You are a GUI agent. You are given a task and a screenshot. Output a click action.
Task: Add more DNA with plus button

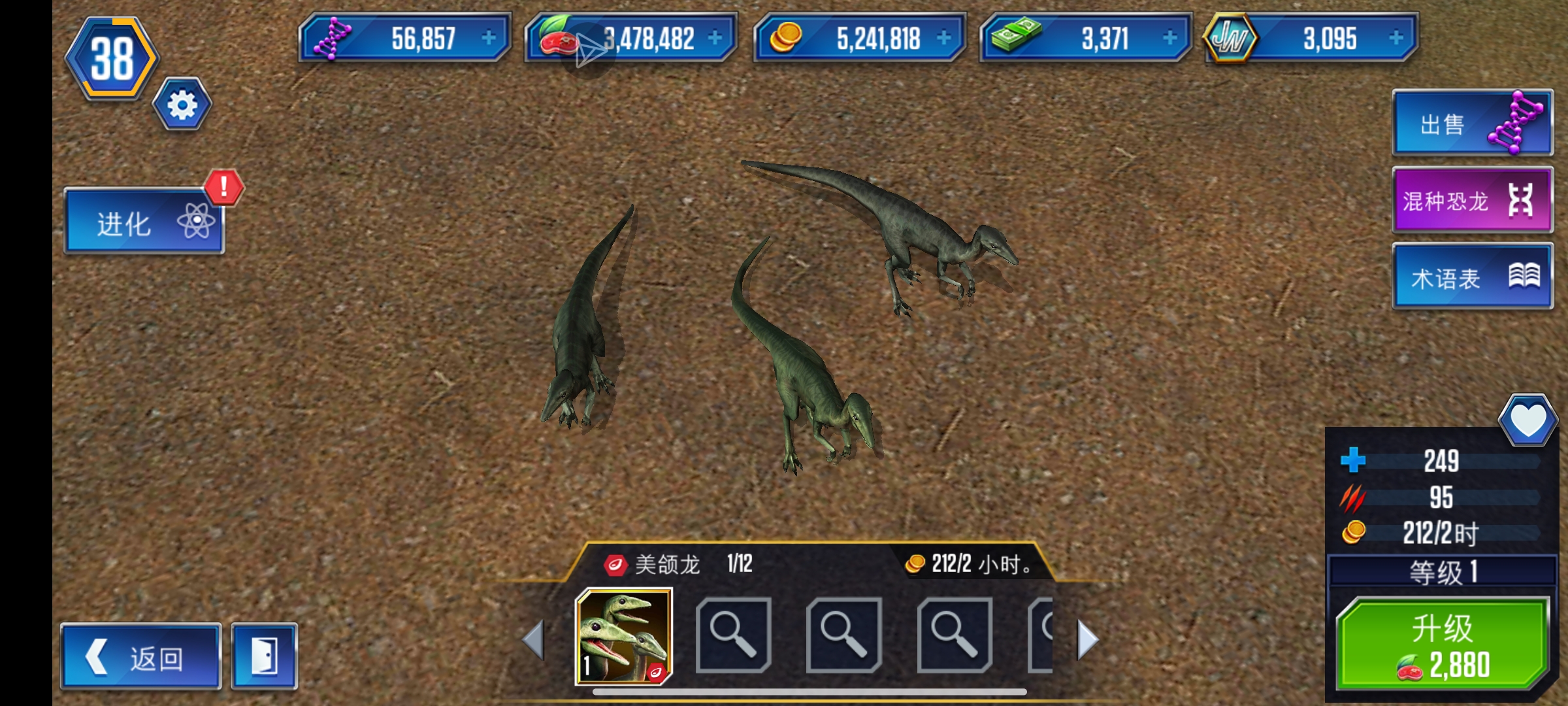(x=489, y=38)
